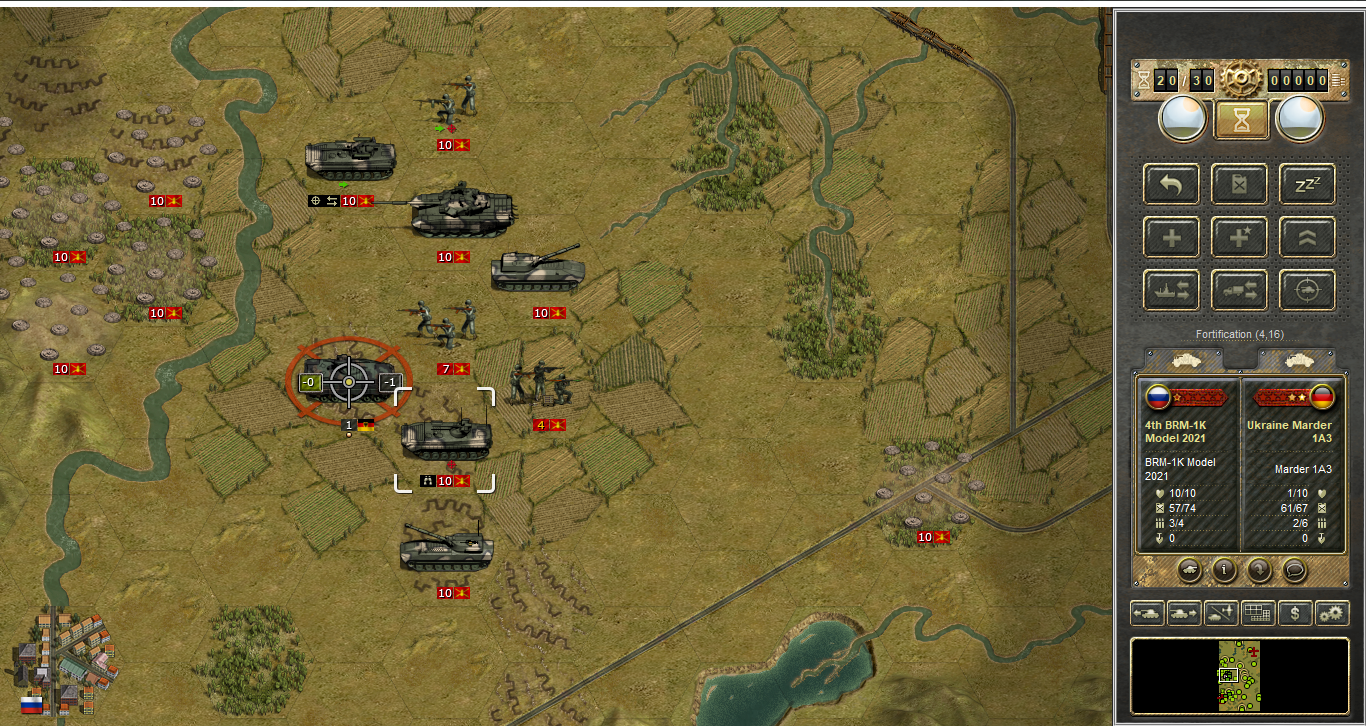The height and width of the screenshot is (726, 1366).
Task: Select the previous unit tank arrow button
Action: (x=1147, y=613)
